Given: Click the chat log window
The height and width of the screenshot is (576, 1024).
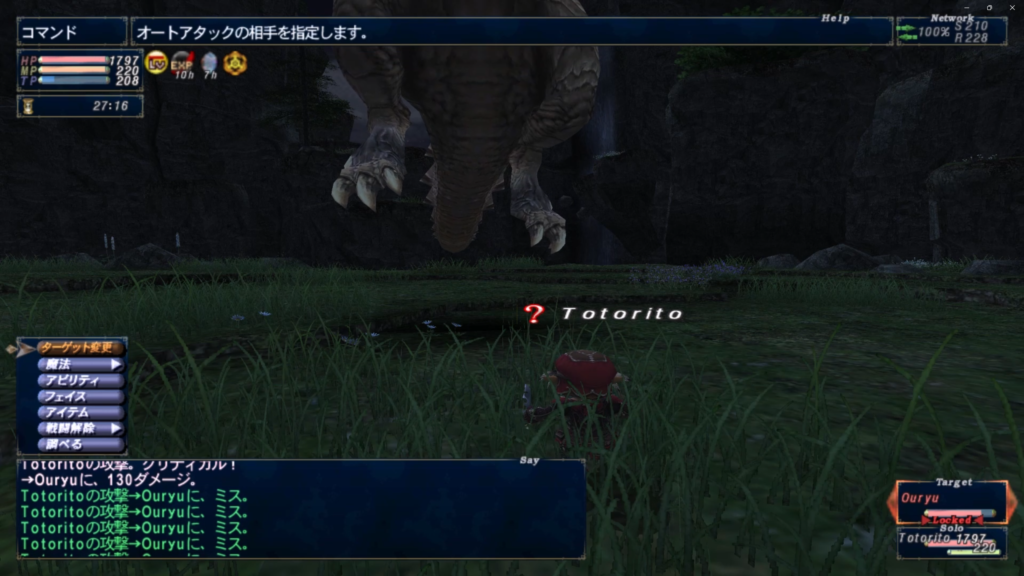Looking at the screenshot, I should (x=300, y=510).
